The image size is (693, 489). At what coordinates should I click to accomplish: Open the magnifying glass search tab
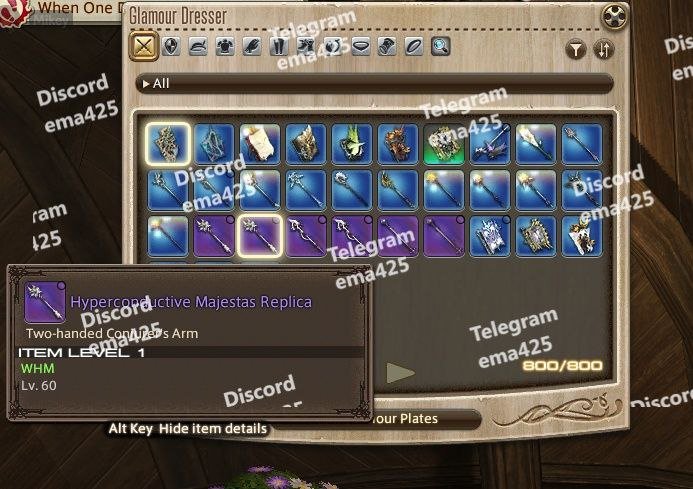point(441,46)
